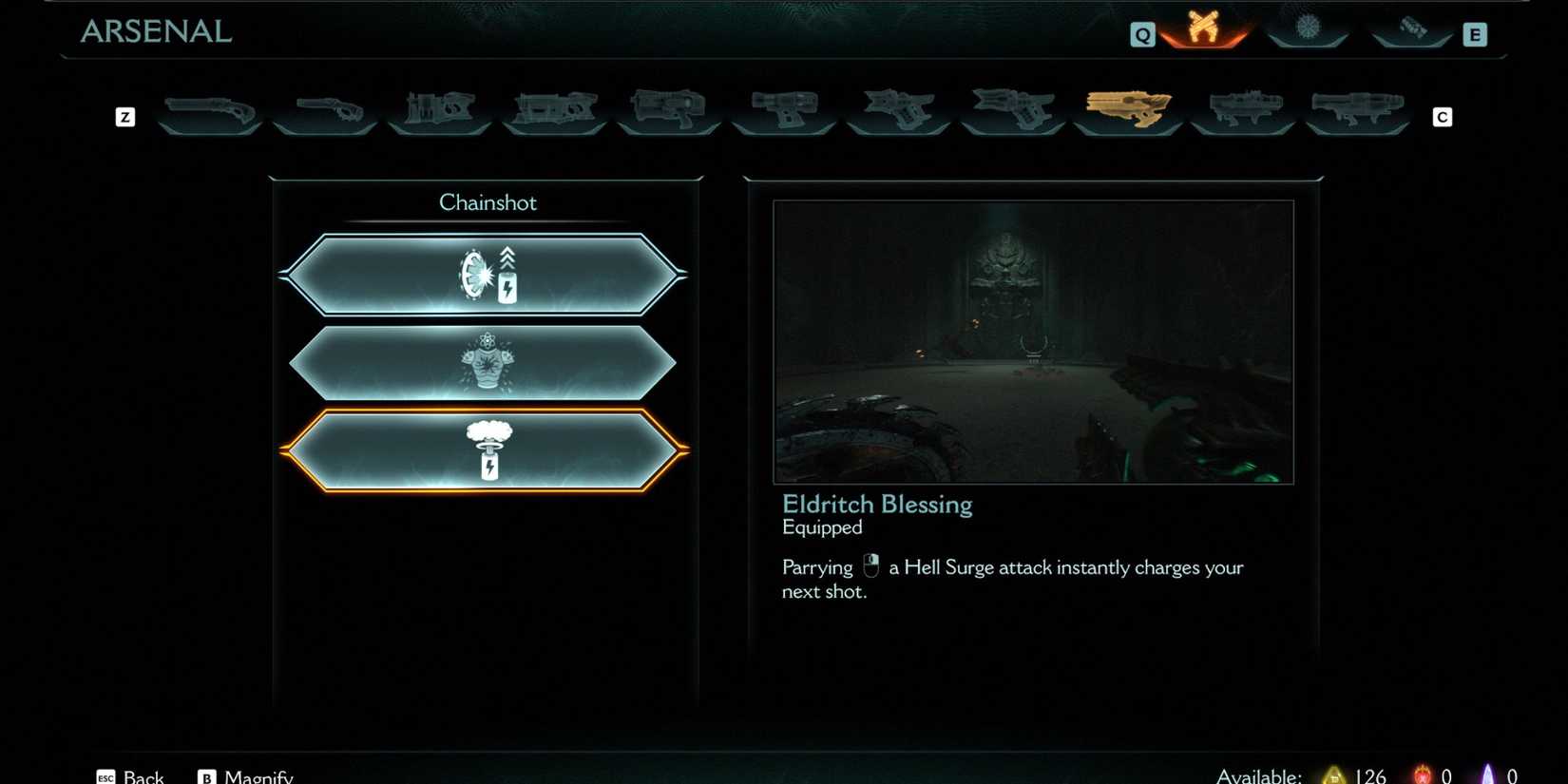The height and width of the screenshot is (784, 1568).
Task: Click the C next weapon arrow hint
Action: pos(1443,117)
